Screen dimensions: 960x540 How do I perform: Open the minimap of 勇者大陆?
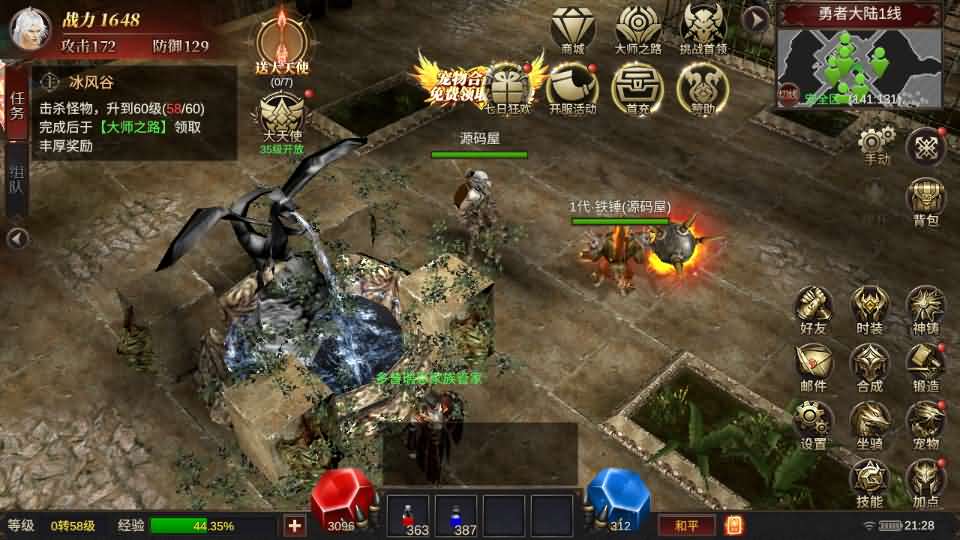click(860, 66)
